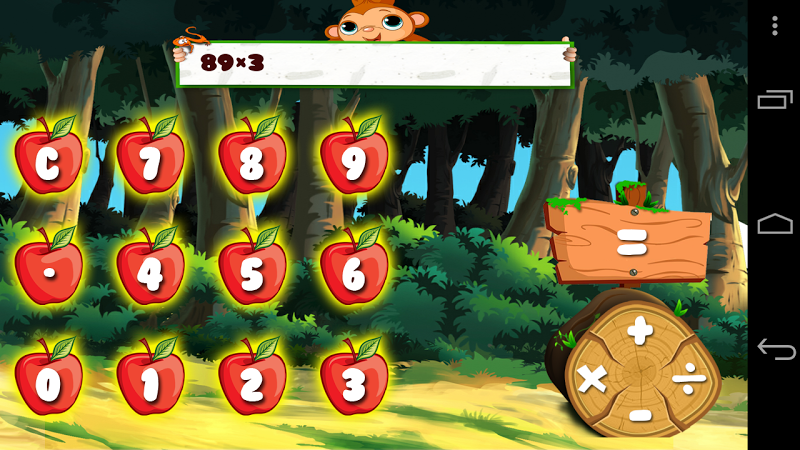Choose the number 3 apple
800x450 pixels.
pyautogui.click(x=354, y=382)
